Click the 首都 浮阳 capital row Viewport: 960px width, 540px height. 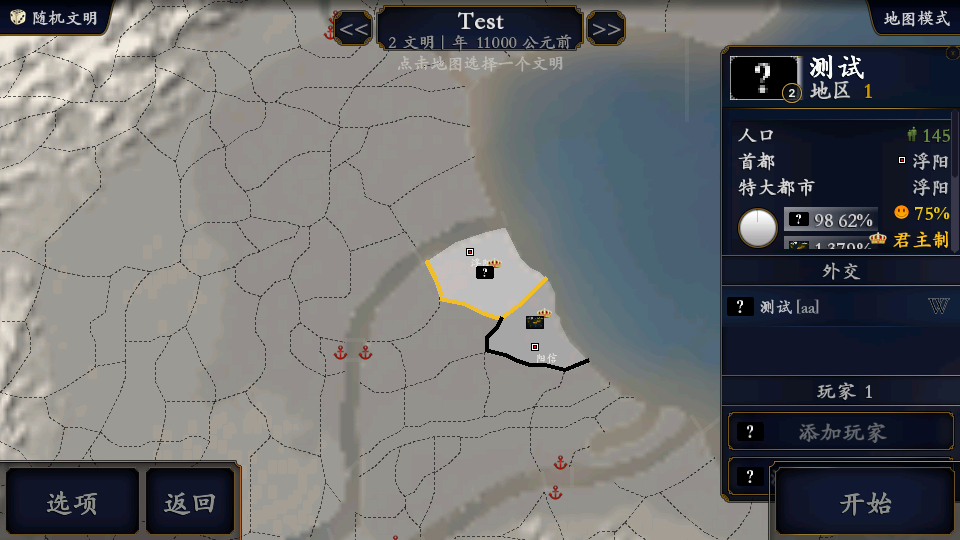click(842, 161)
